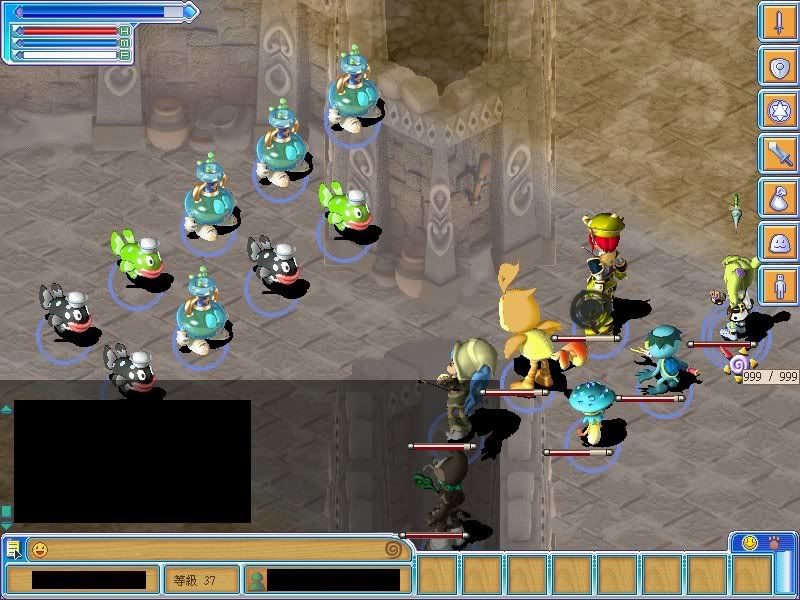Screen dimensions: 800x600
Task: Click the green person icon in status bar
Action: click(x=257, y=579)
